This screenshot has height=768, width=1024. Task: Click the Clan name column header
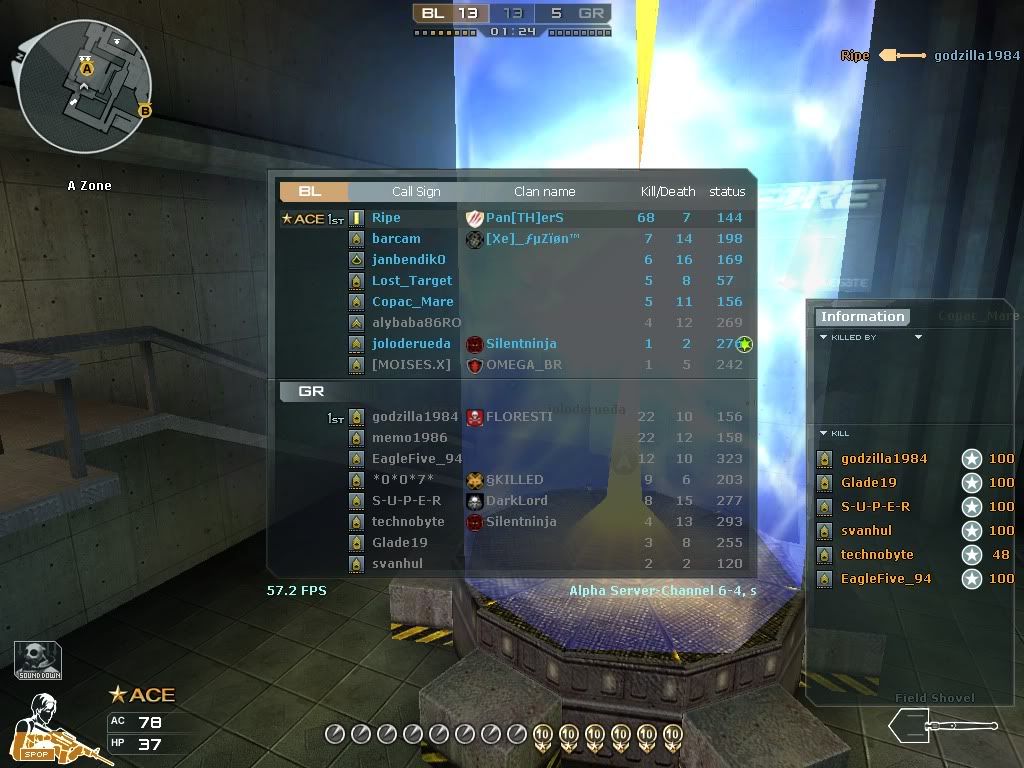pyautogui.click(x=544, y=192)
